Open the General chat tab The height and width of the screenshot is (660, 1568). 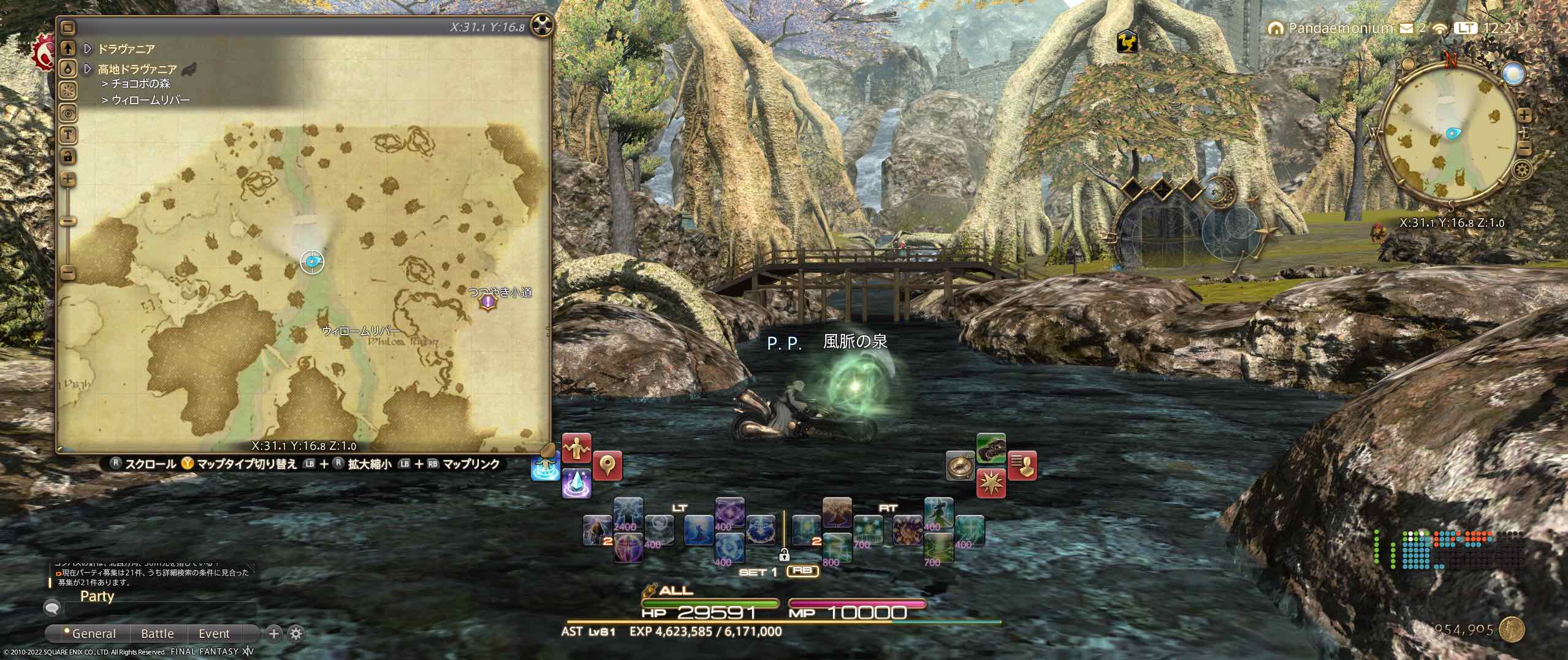point(92,634)
